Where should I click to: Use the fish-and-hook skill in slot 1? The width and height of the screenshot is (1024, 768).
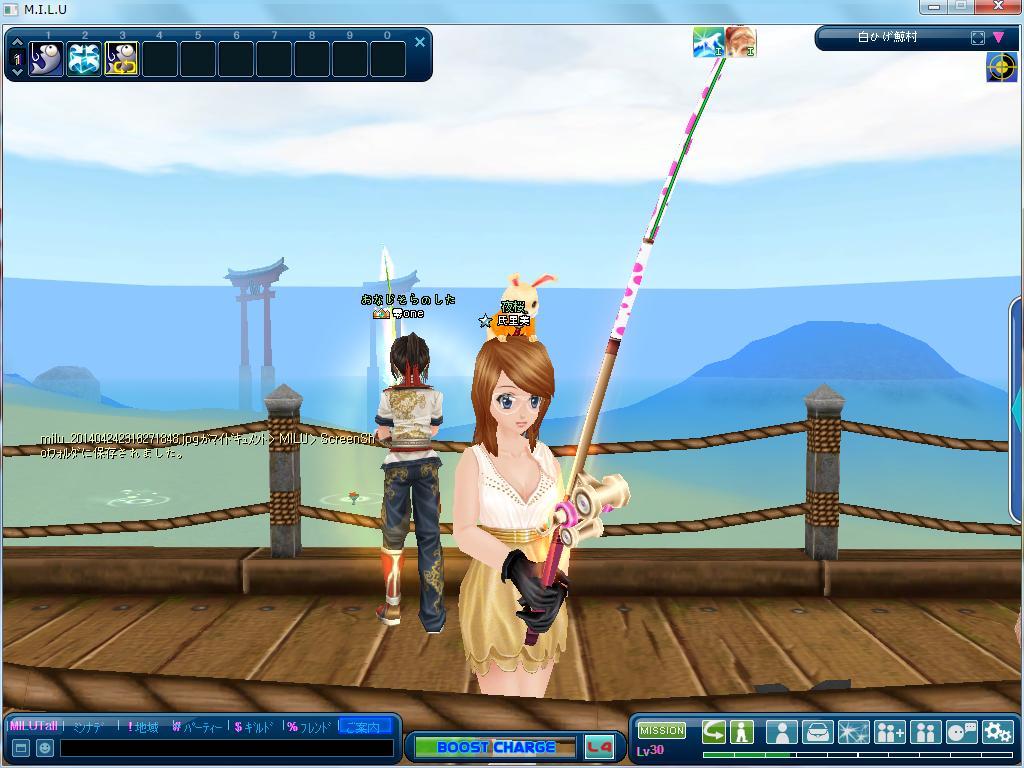[x=46, y=59]
